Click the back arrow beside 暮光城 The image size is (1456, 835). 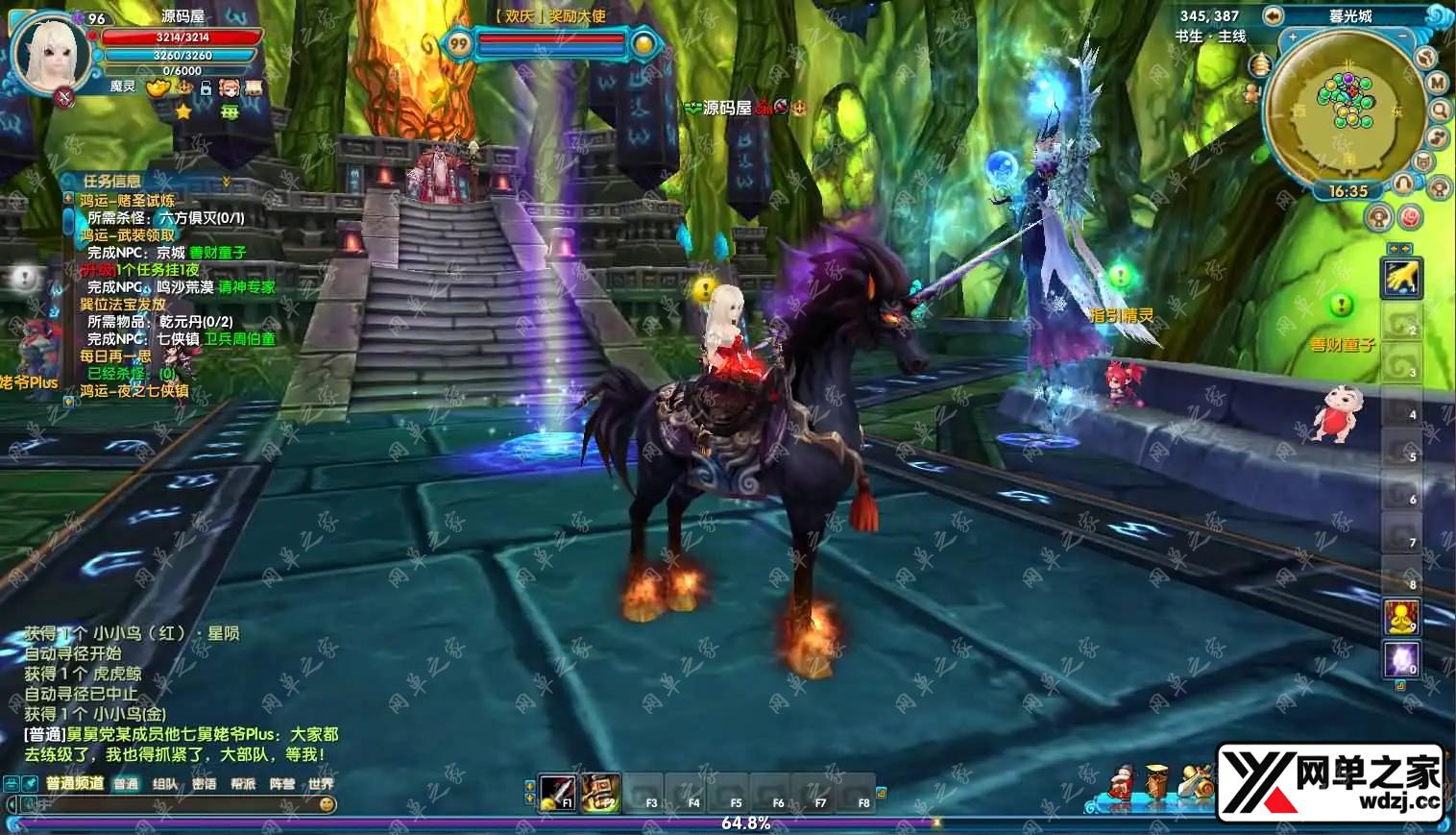[1274, 15]
